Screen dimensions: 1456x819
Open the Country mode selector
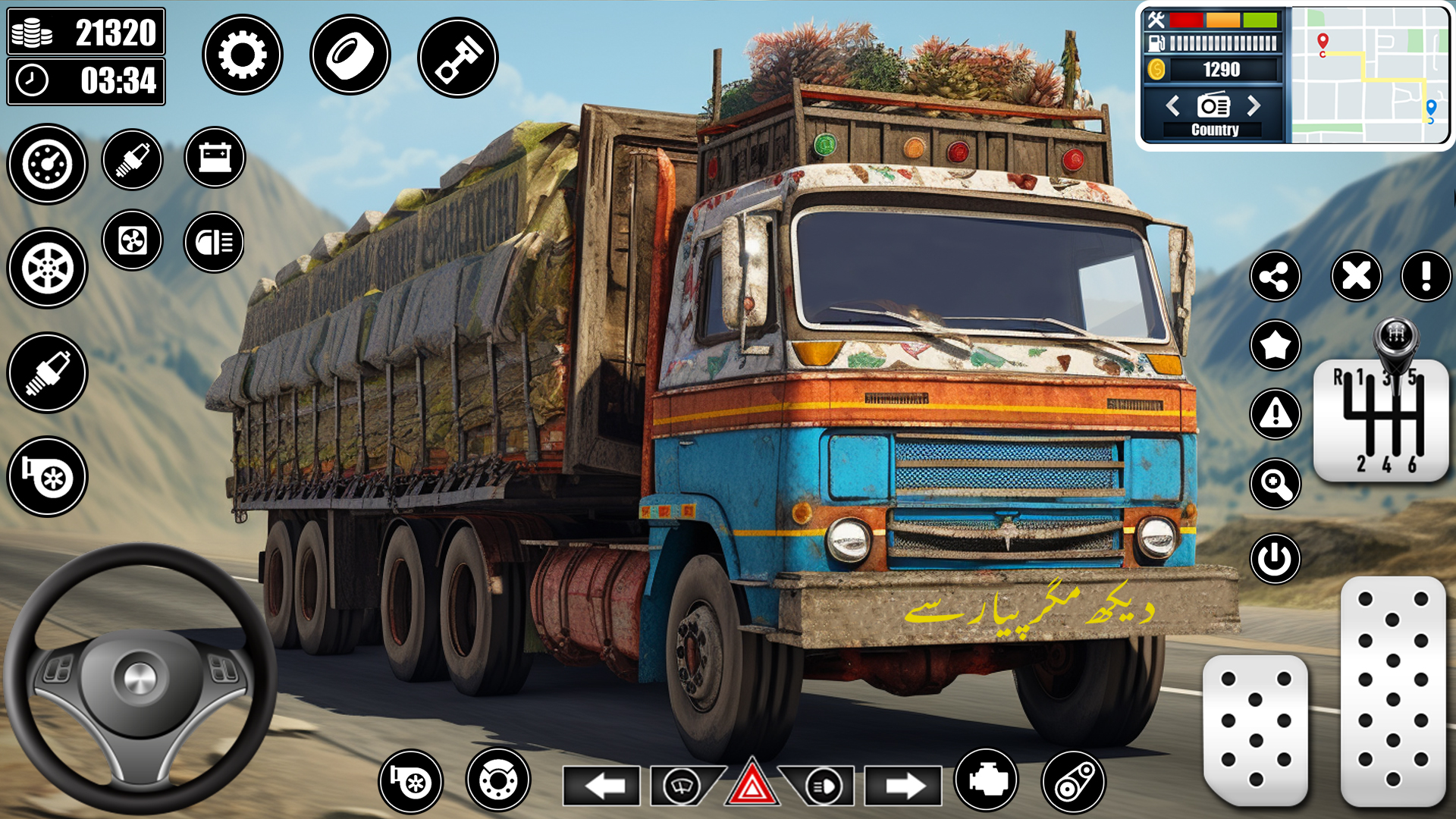[x=1214, y=106]
